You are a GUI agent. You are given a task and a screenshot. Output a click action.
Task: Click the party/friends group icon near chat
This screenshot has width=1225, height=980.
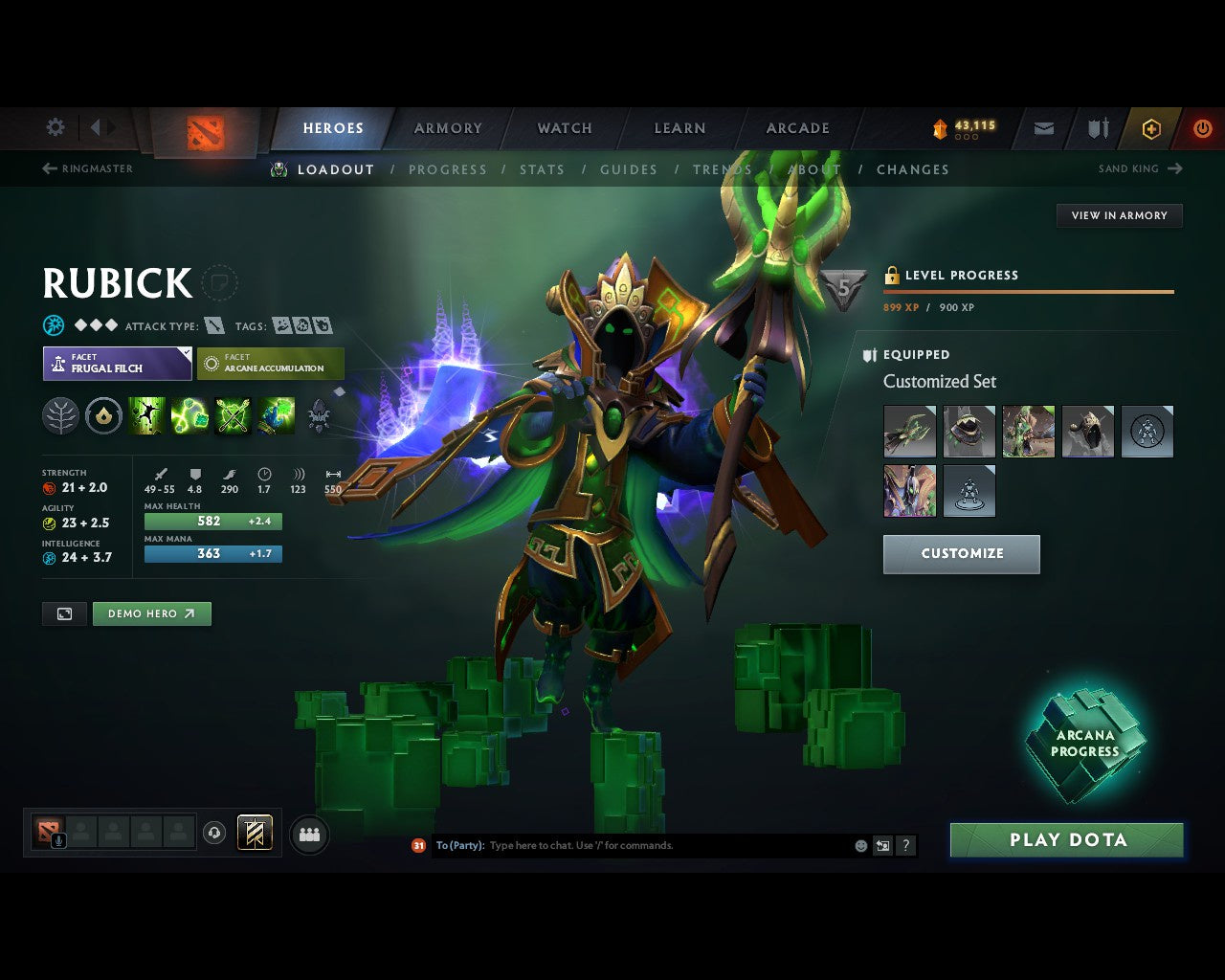(309, 835)
